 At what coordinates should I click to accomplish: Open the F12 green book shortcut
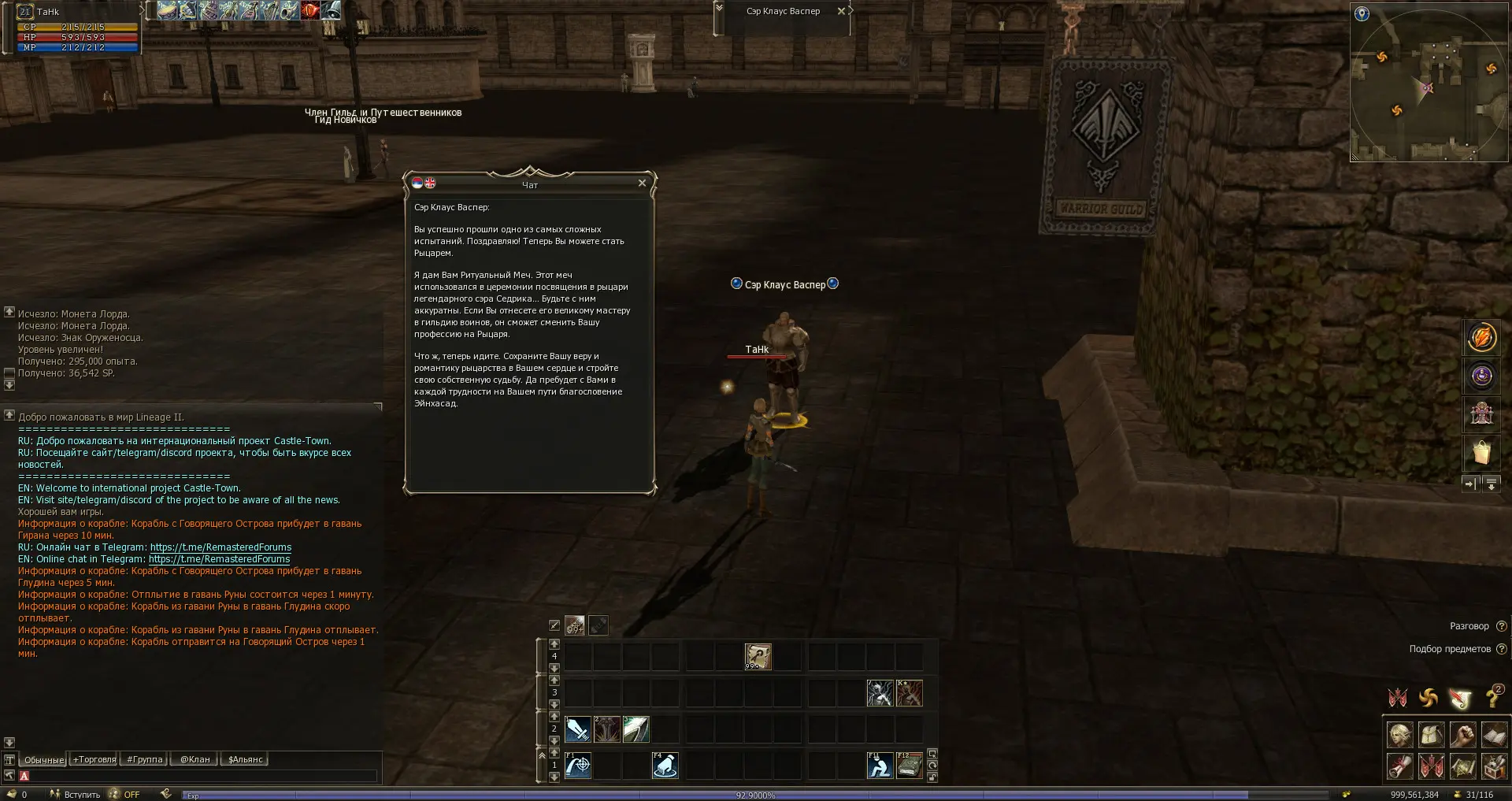[x=910, y=766]
